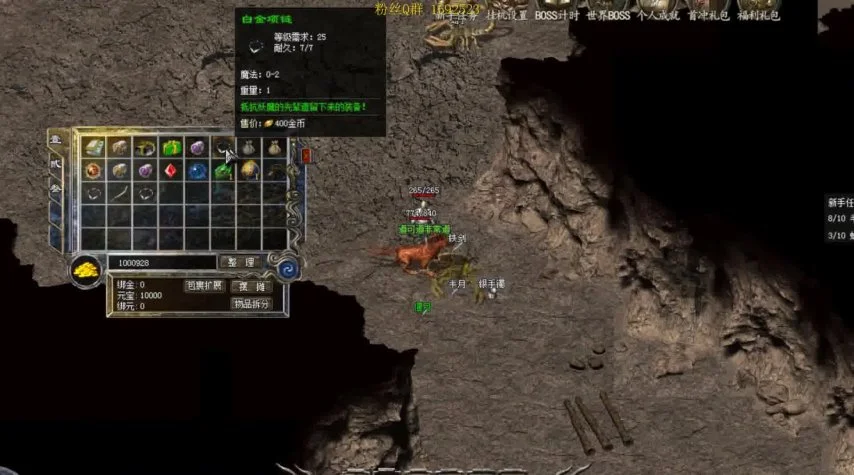The image size is (854, 475).
Task: Open the BOSS计时 timer menu
Action: [559, 15]
